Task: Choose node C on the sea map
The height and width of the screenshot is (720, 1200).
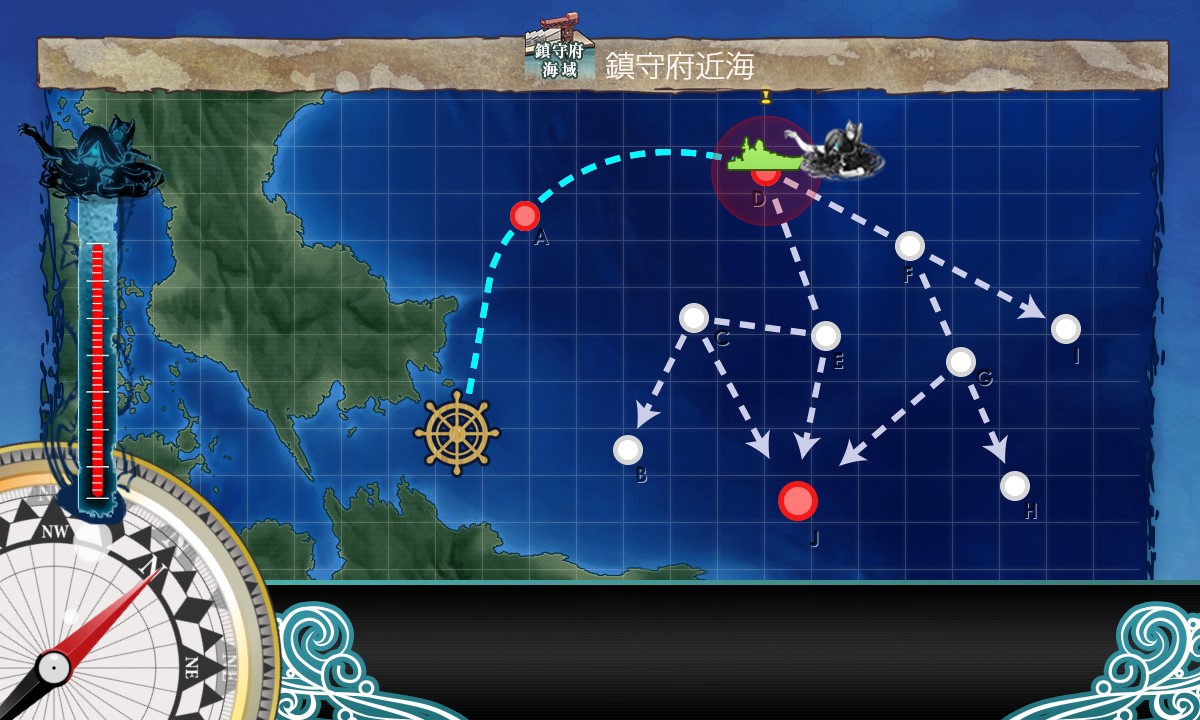Action: (x=694, y=318)
